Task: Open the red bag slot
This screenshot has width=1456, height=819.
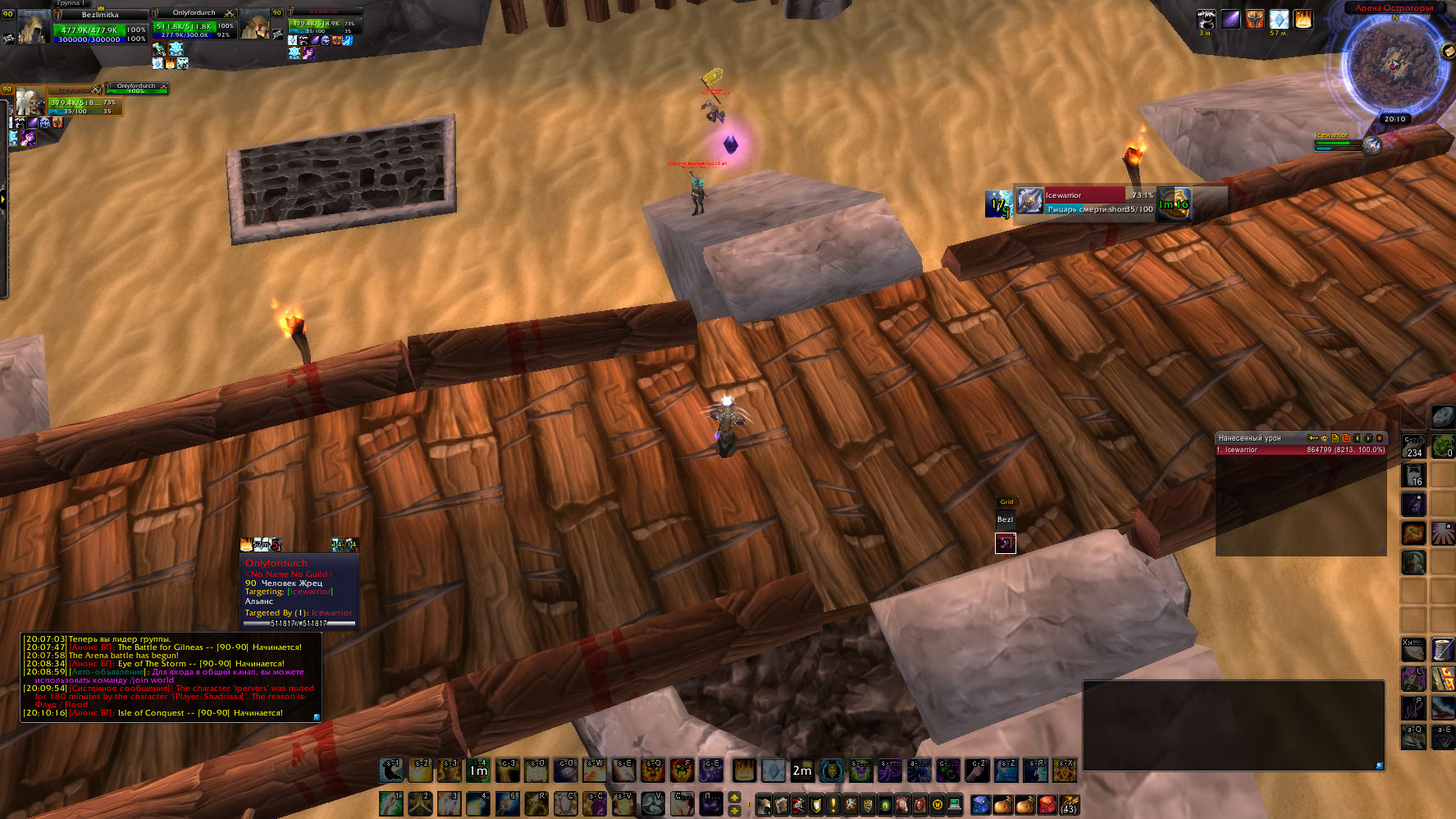Action: (x=1047, y=804)
